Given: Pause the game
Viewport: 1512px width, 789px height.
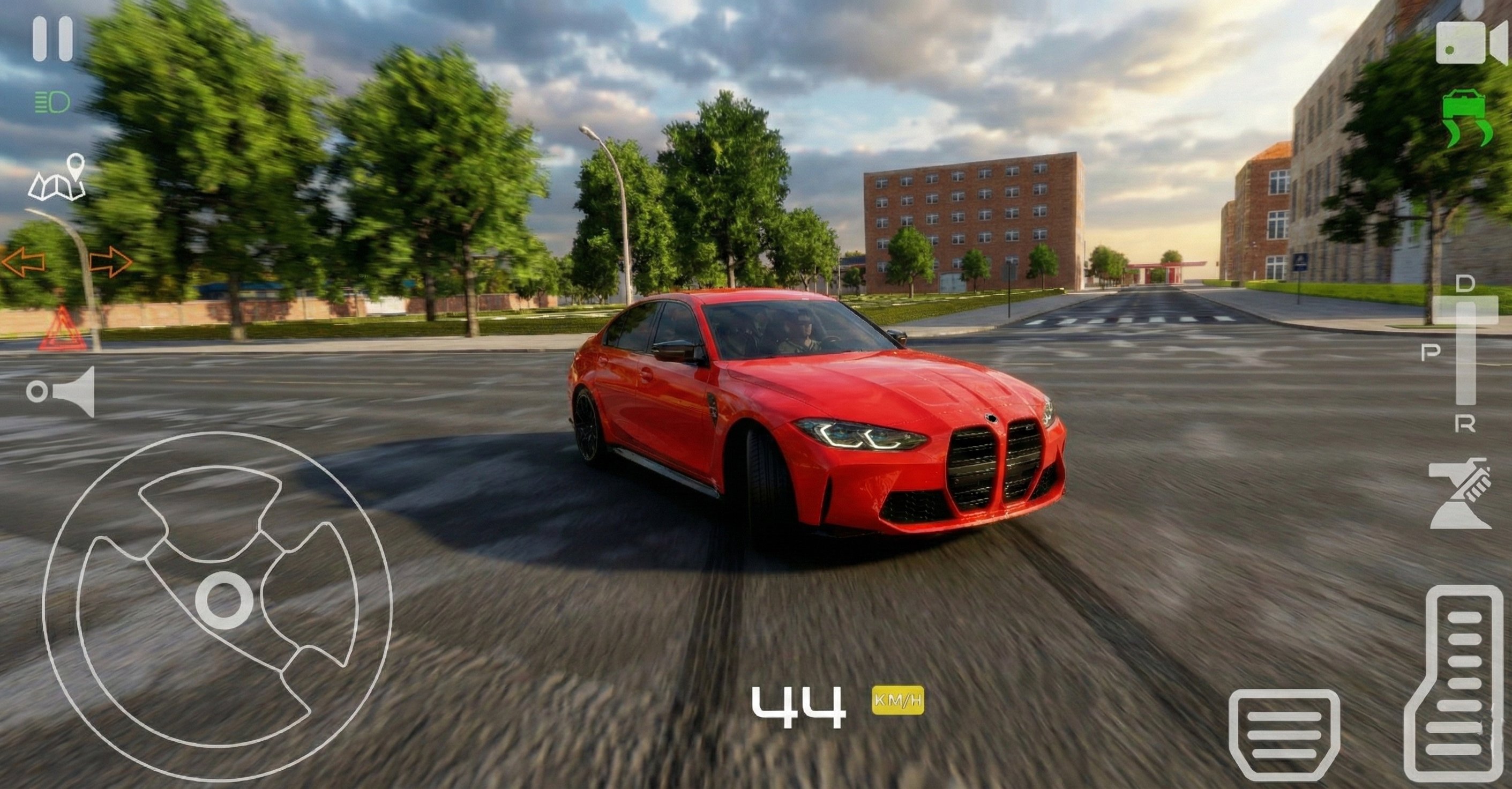Looking at the screenshot, I should click(52, 39).
